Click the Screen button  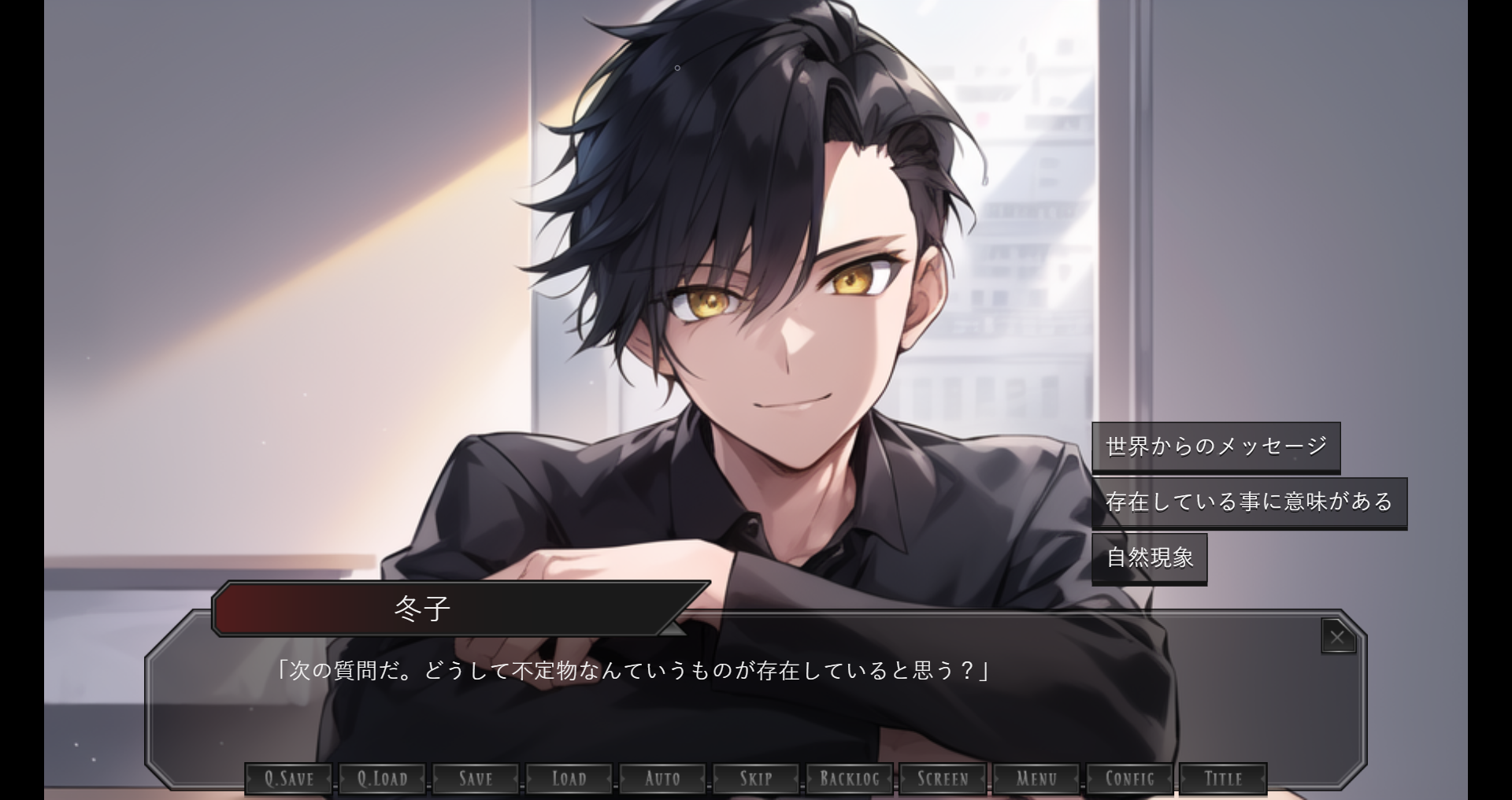943,779
